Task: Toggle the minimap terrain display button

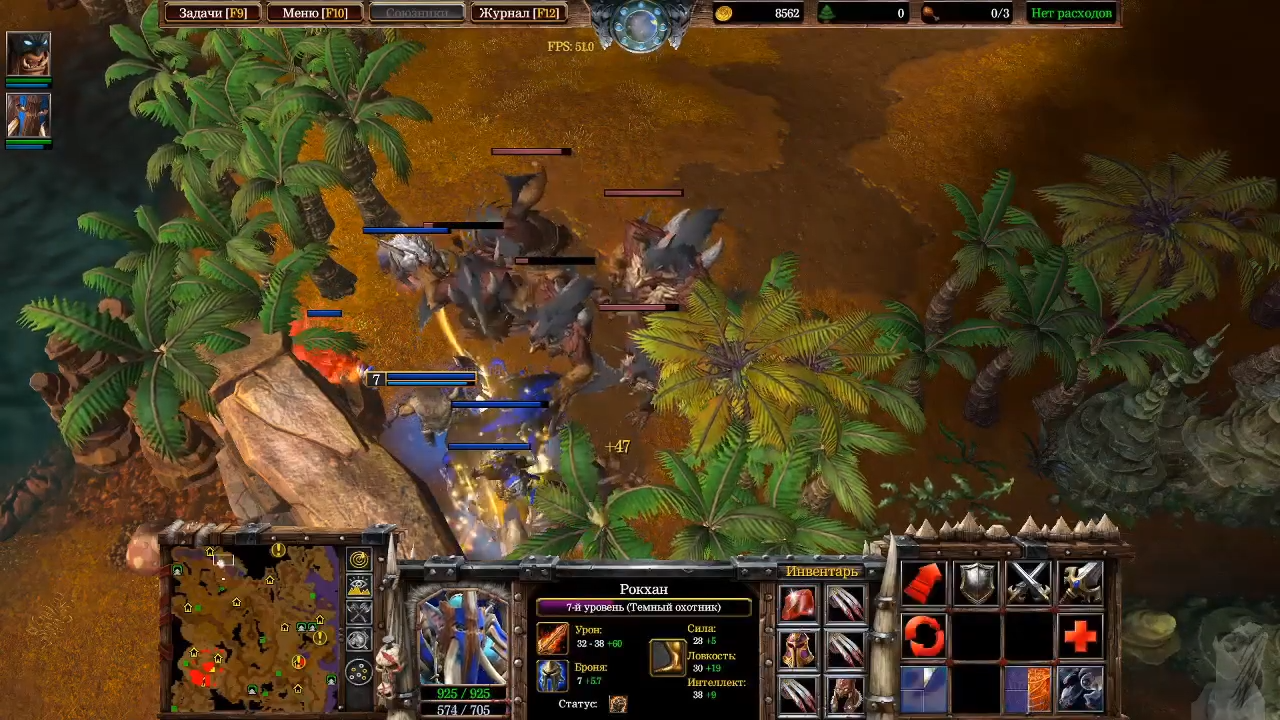Action: 359,587
